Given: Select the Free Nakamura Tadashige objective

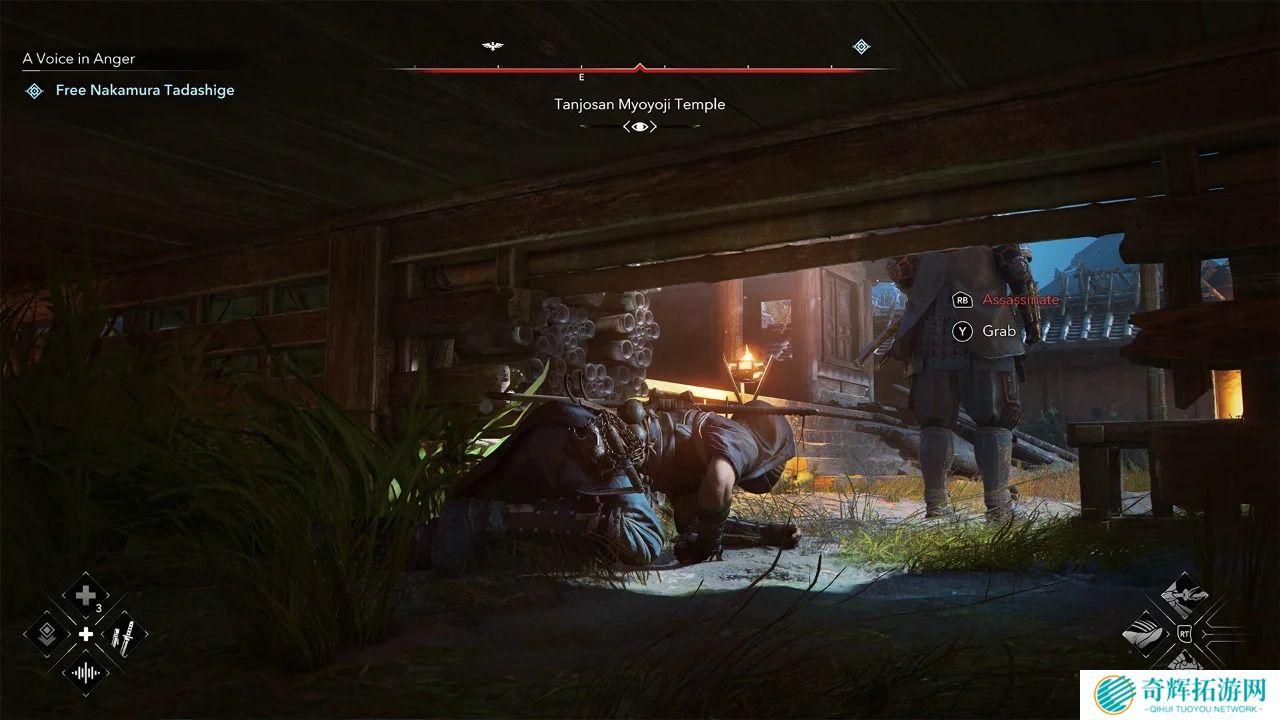Looking at the screenshot, I should coord(144,90).
